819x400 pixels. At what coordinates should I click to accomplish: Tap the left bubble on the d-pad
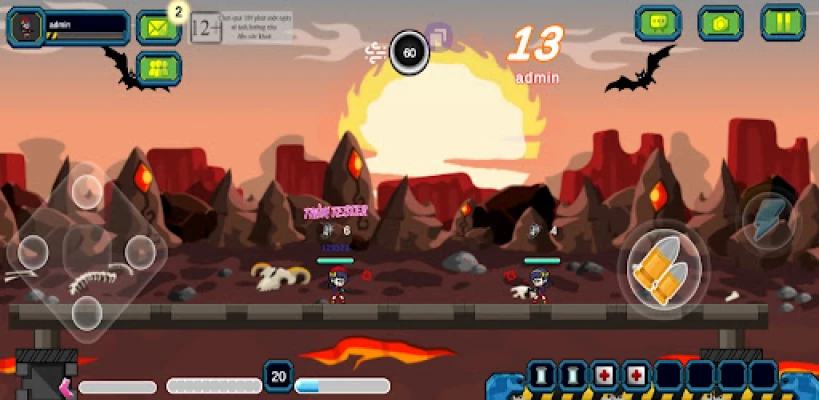tap(33, 250)
